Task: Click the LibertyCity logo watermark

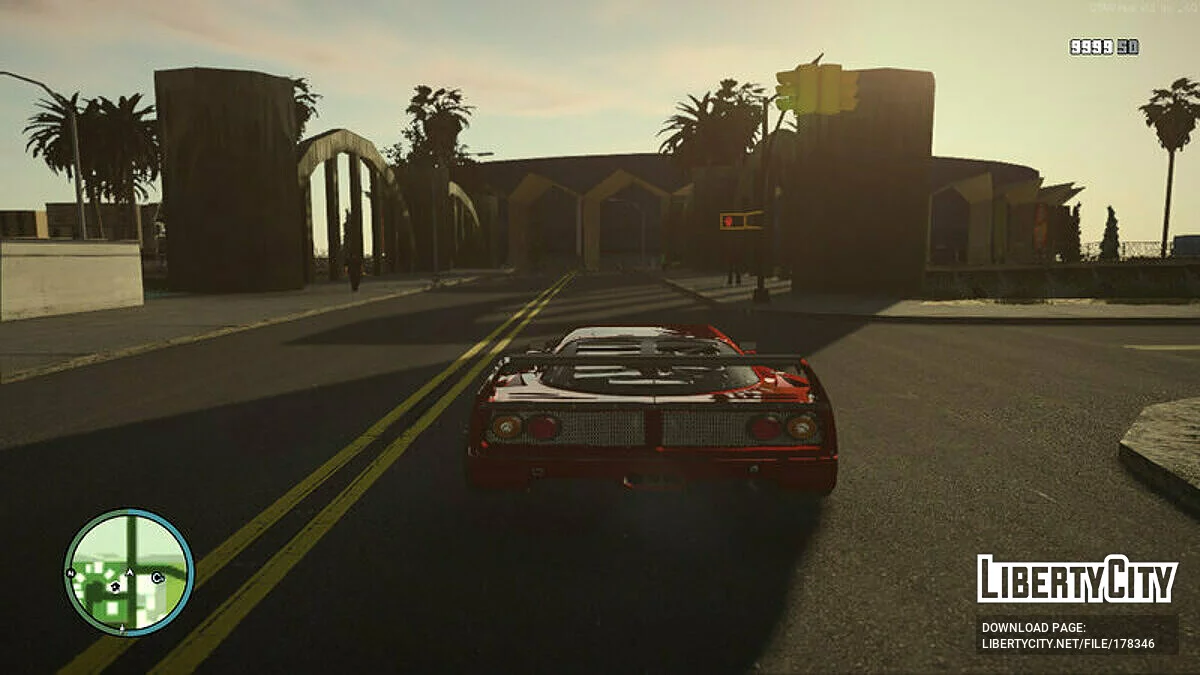Action: pos(1077,580)
